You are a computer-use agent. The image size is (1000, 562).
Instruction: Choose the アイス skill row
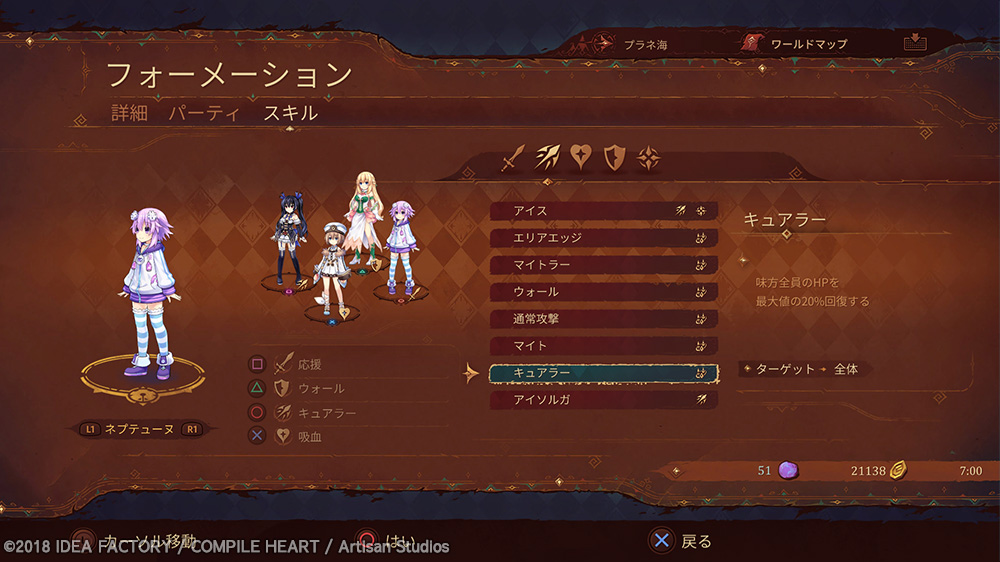pos(603,211)
